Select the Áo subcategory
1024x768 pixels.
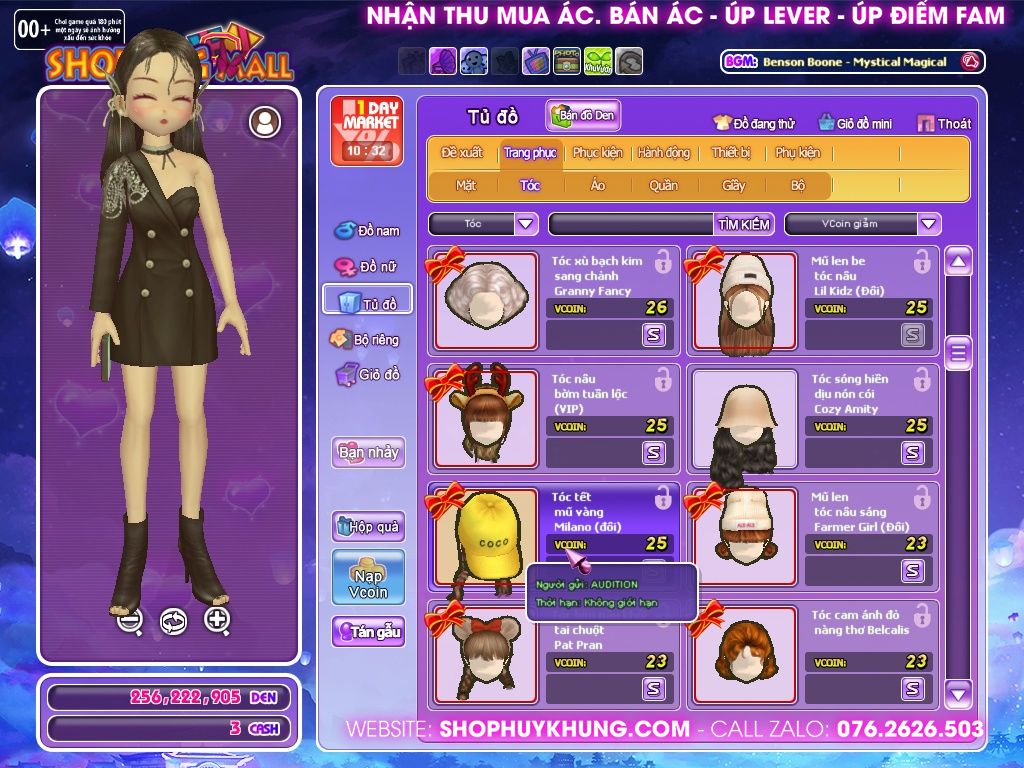tap(598, 185)
